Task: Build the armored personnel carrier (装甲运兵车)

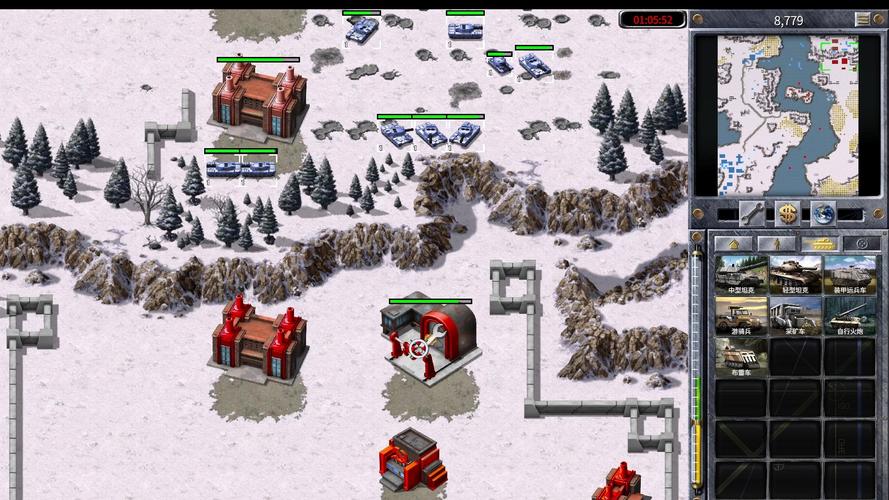Action: point(849,275)
